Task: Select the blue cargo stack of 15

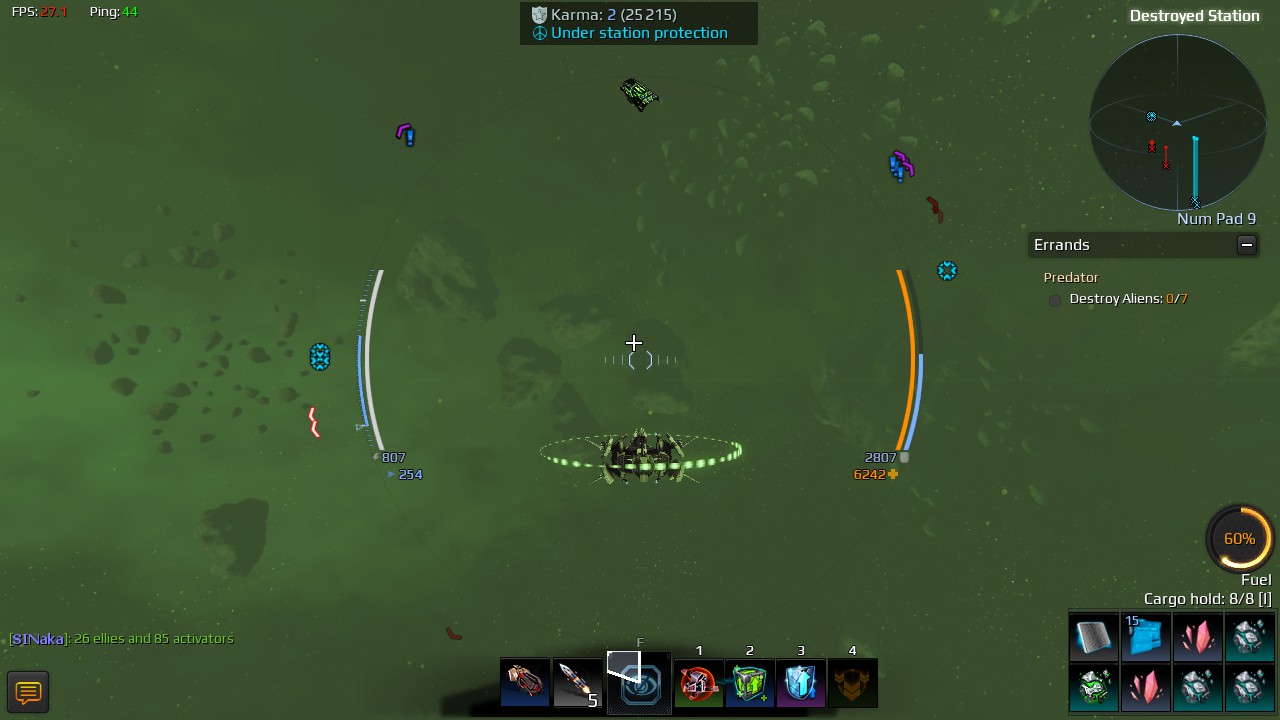Action: point(1145,637)
